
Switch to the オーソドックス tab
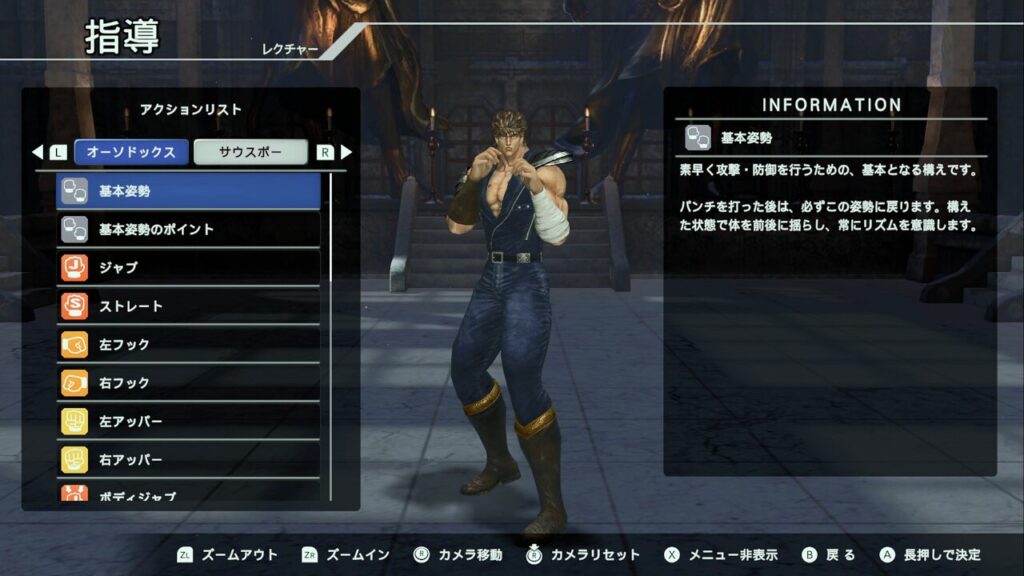[131, 152]
